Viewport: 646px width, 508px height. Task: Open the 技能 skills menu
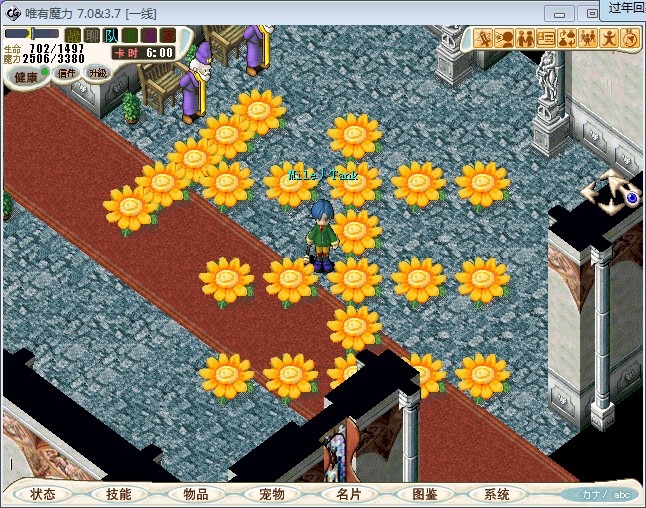118,494
